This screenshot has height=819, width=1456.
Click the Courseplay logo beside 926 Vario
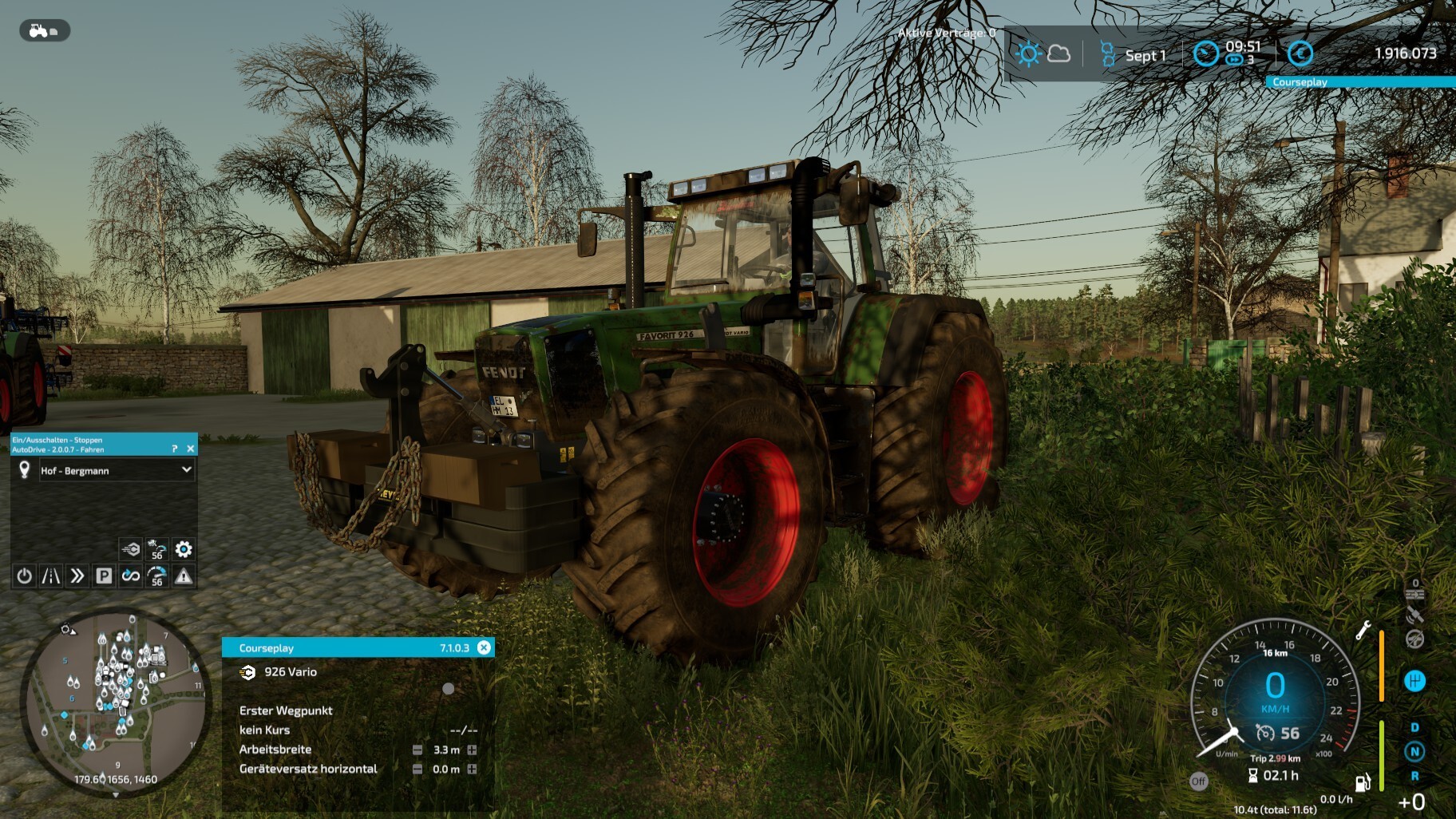(x=247, y=672)
